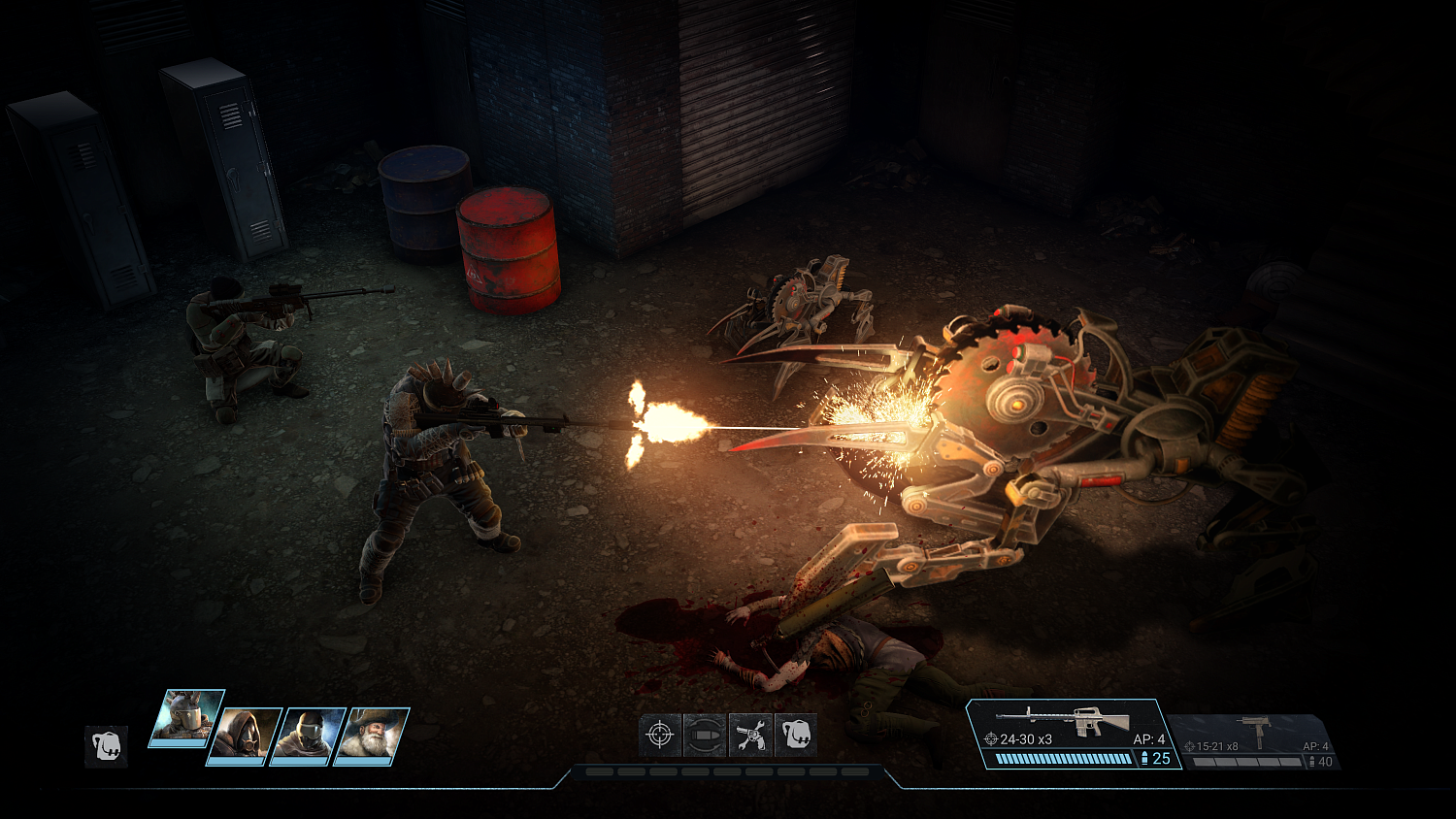The height and width of the screenshot is (819, 1456).
Task: Click the AP: 4 label on the Uzi panel
Action: [x=1316, y=746]
